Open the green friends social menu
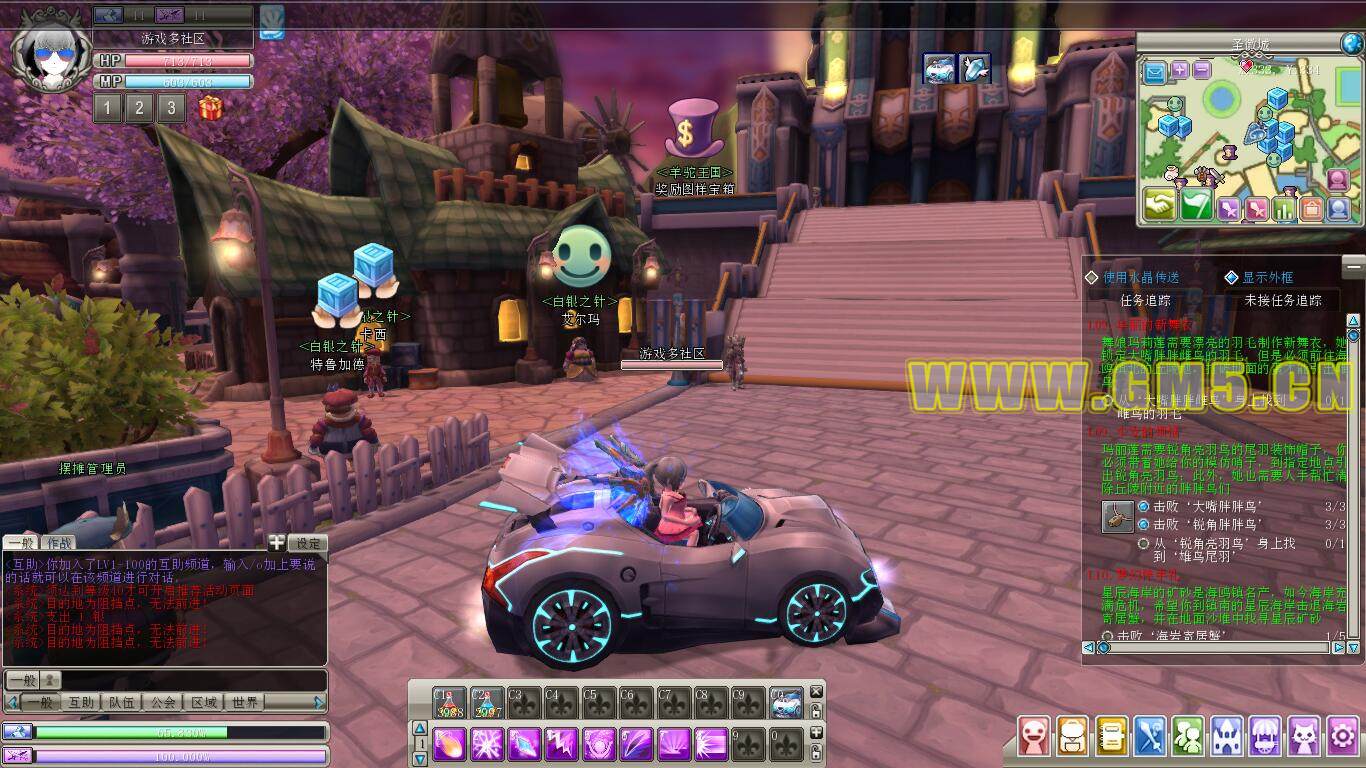 (1188, 737)
